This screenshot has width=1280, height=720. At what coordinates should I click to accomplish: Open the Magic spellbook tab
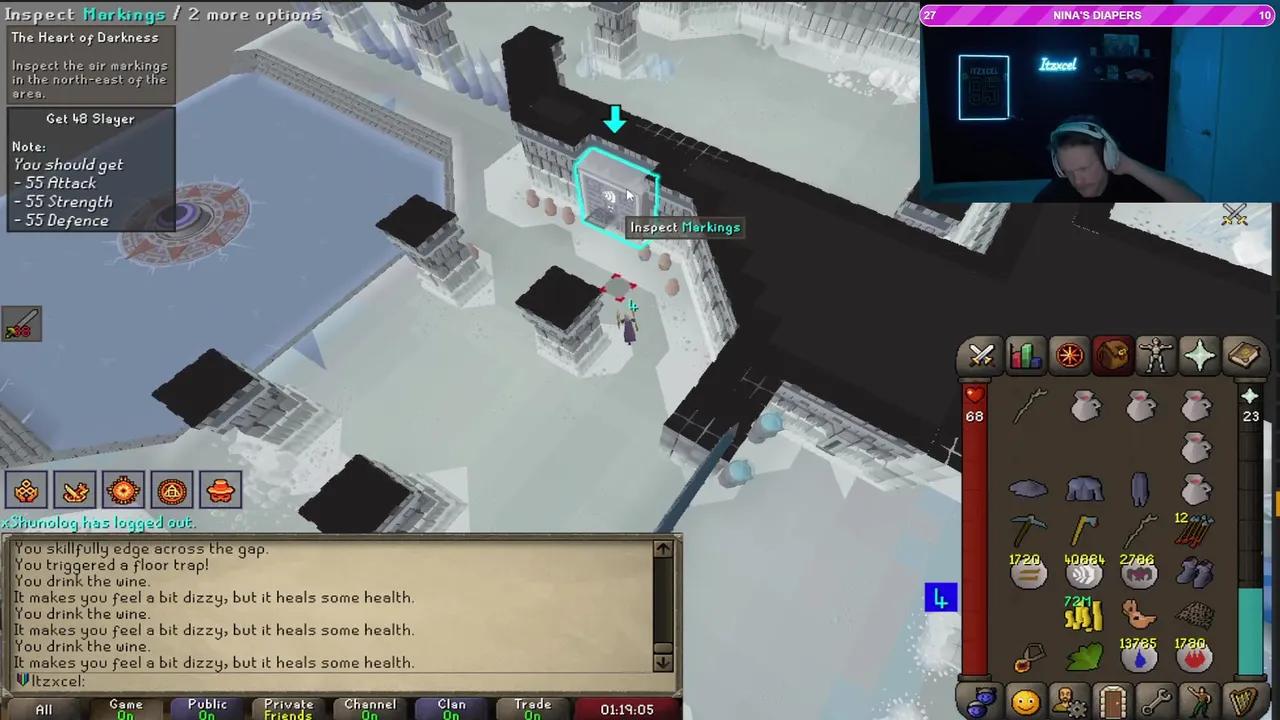tap(1243, 357)
